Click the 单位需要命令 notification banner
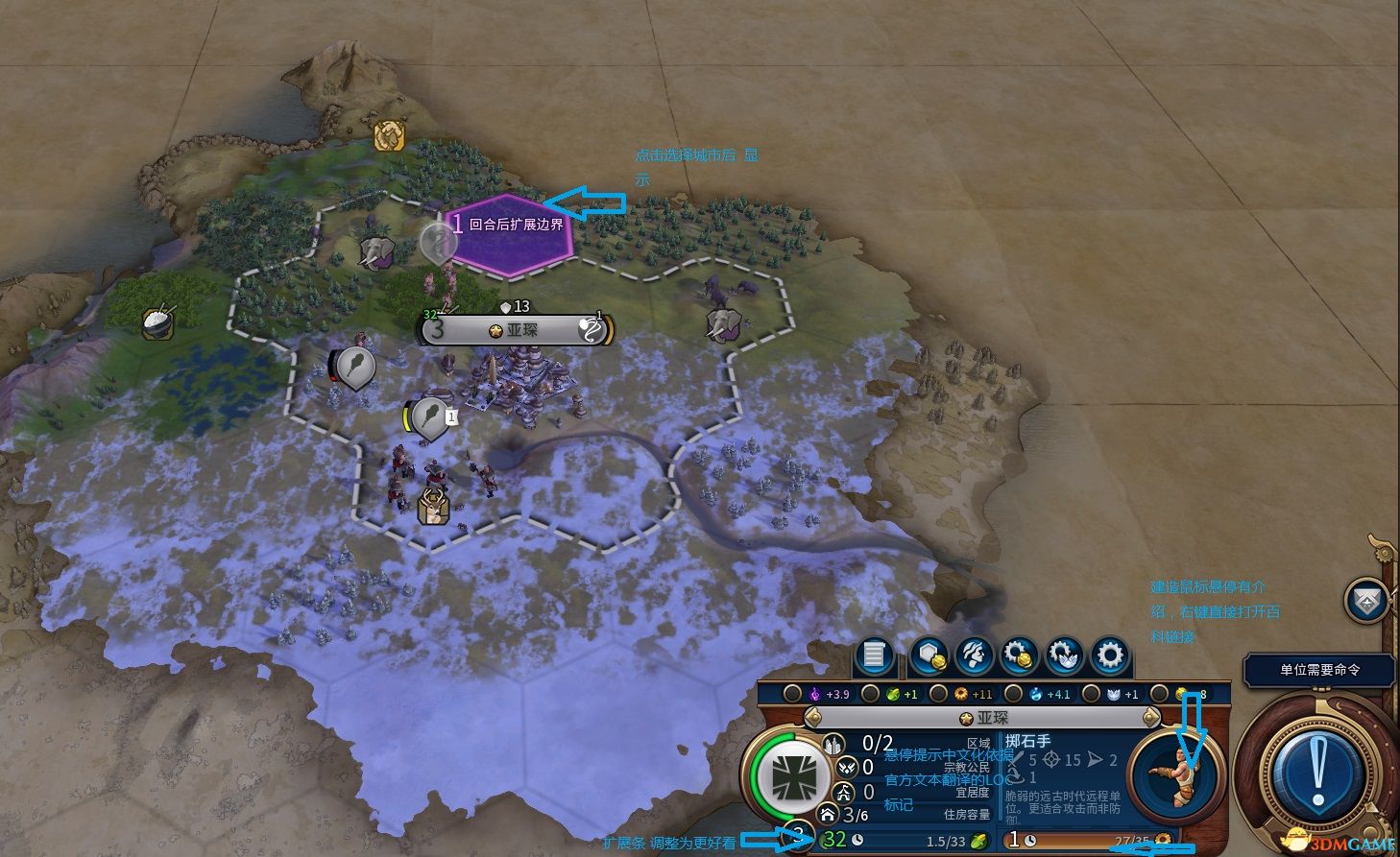 [x=1318, y=670]
